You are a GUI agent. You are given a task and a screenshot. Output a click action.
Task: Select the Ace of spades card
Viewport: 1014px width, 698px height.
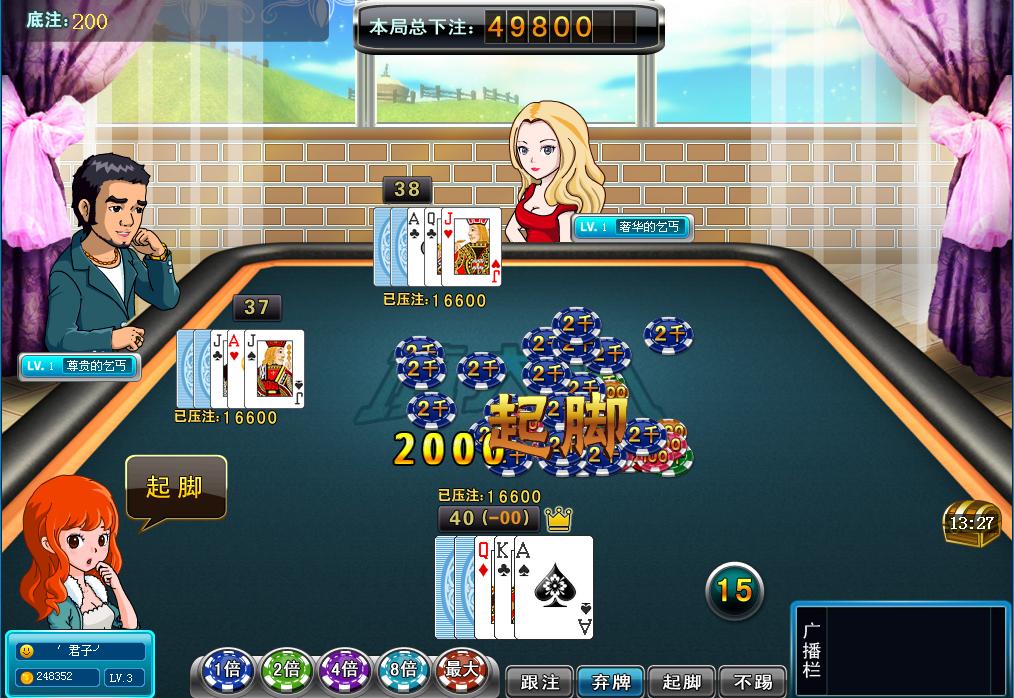click(x=553, y=587)
